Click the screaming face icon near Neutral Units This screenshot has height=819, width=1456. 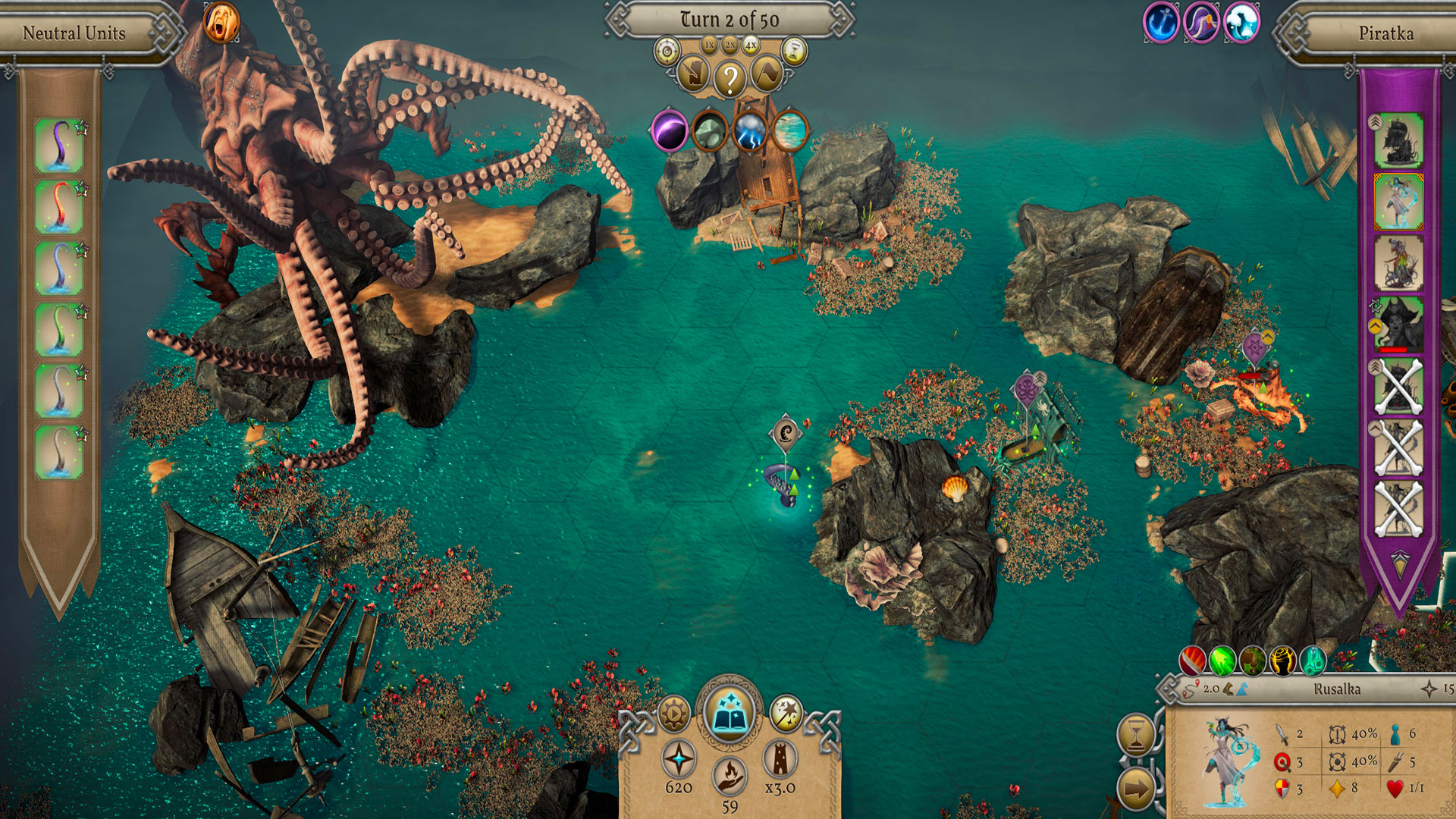coord(221,23)
